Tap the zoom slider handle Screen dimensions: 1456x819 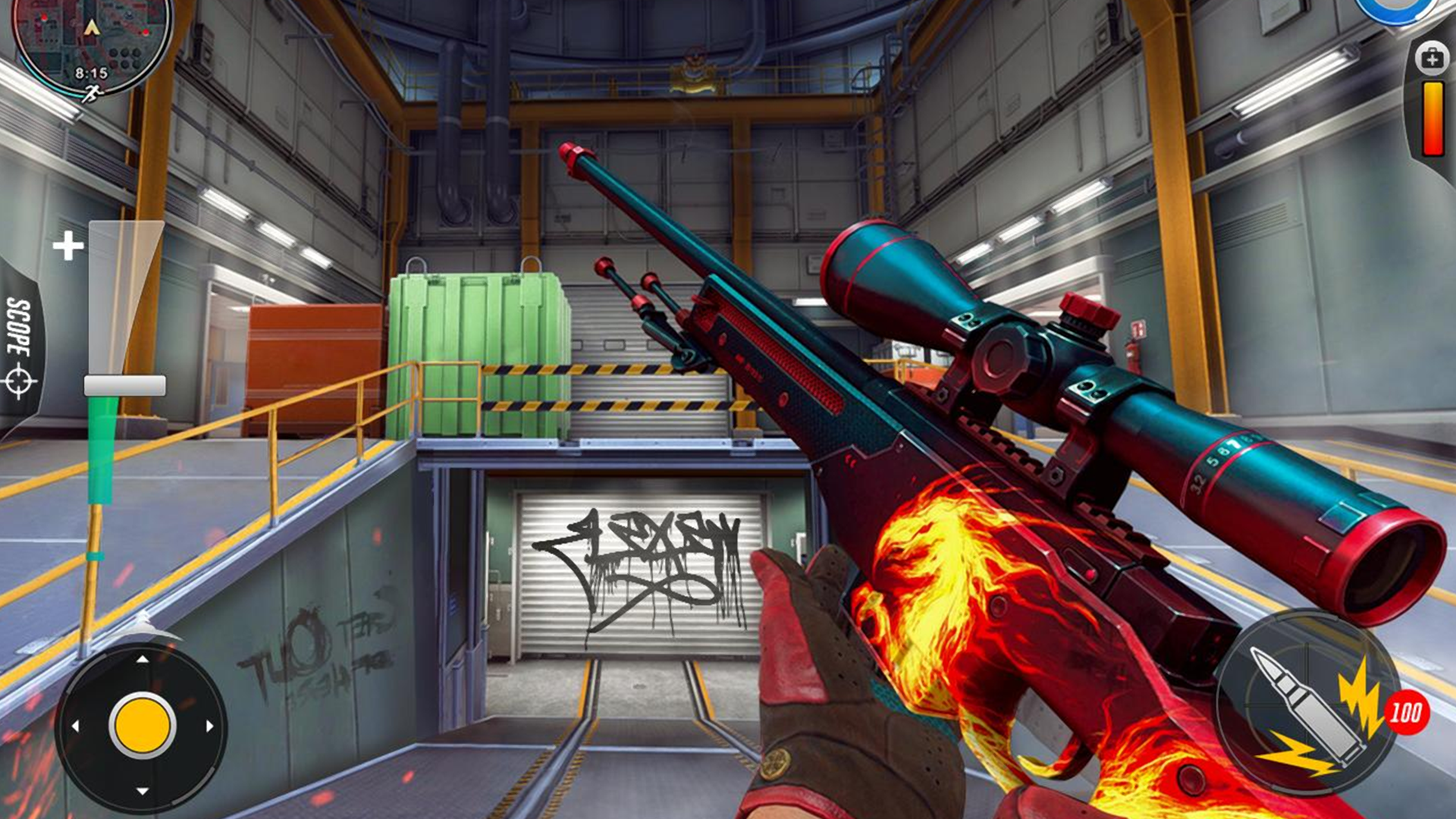point(127,385)
